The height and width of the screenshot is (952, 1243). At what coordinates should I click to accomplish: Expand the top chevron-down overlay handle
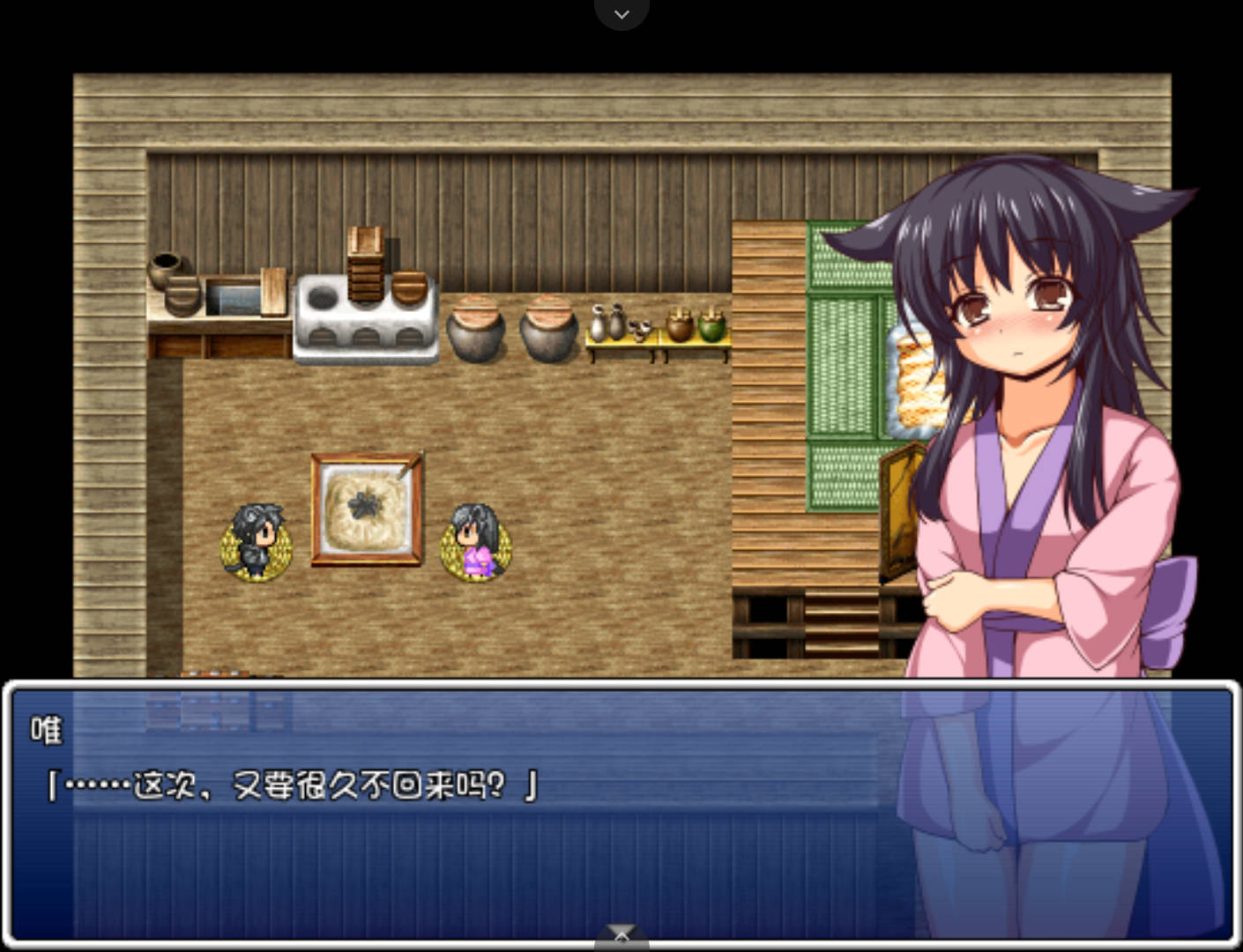(621, 13)
